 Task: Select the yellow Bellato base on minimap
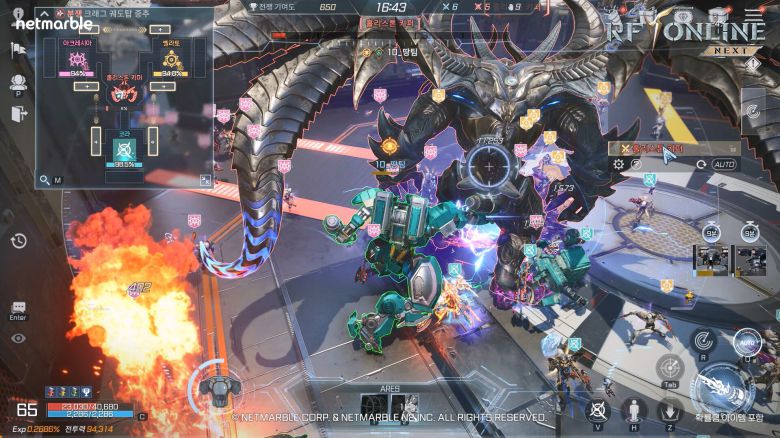pyautogui.click(x=171, y=61)
